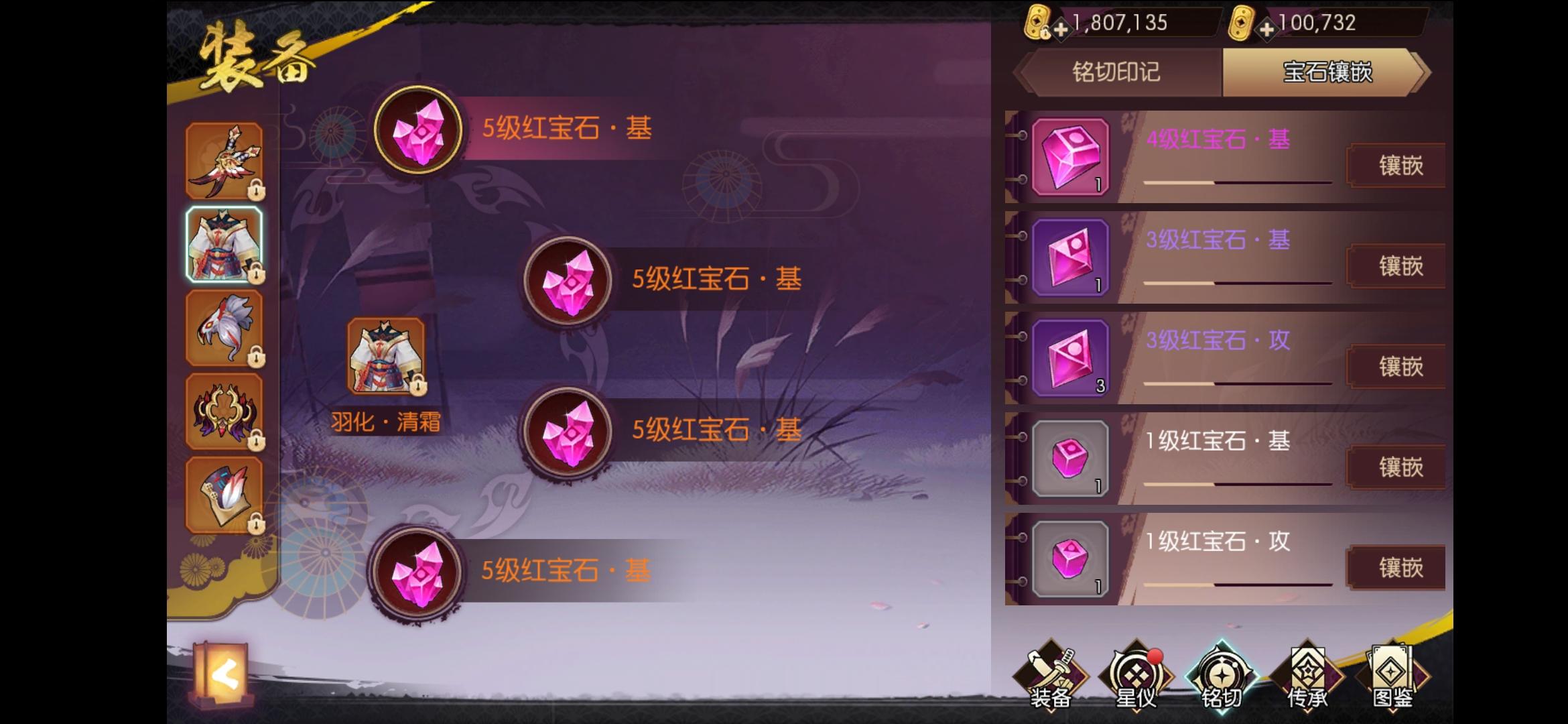
Task: Expand the right arrow beside 宝石镶嵌 tab
Action: pyautogui.click(x=1422, y=74)
